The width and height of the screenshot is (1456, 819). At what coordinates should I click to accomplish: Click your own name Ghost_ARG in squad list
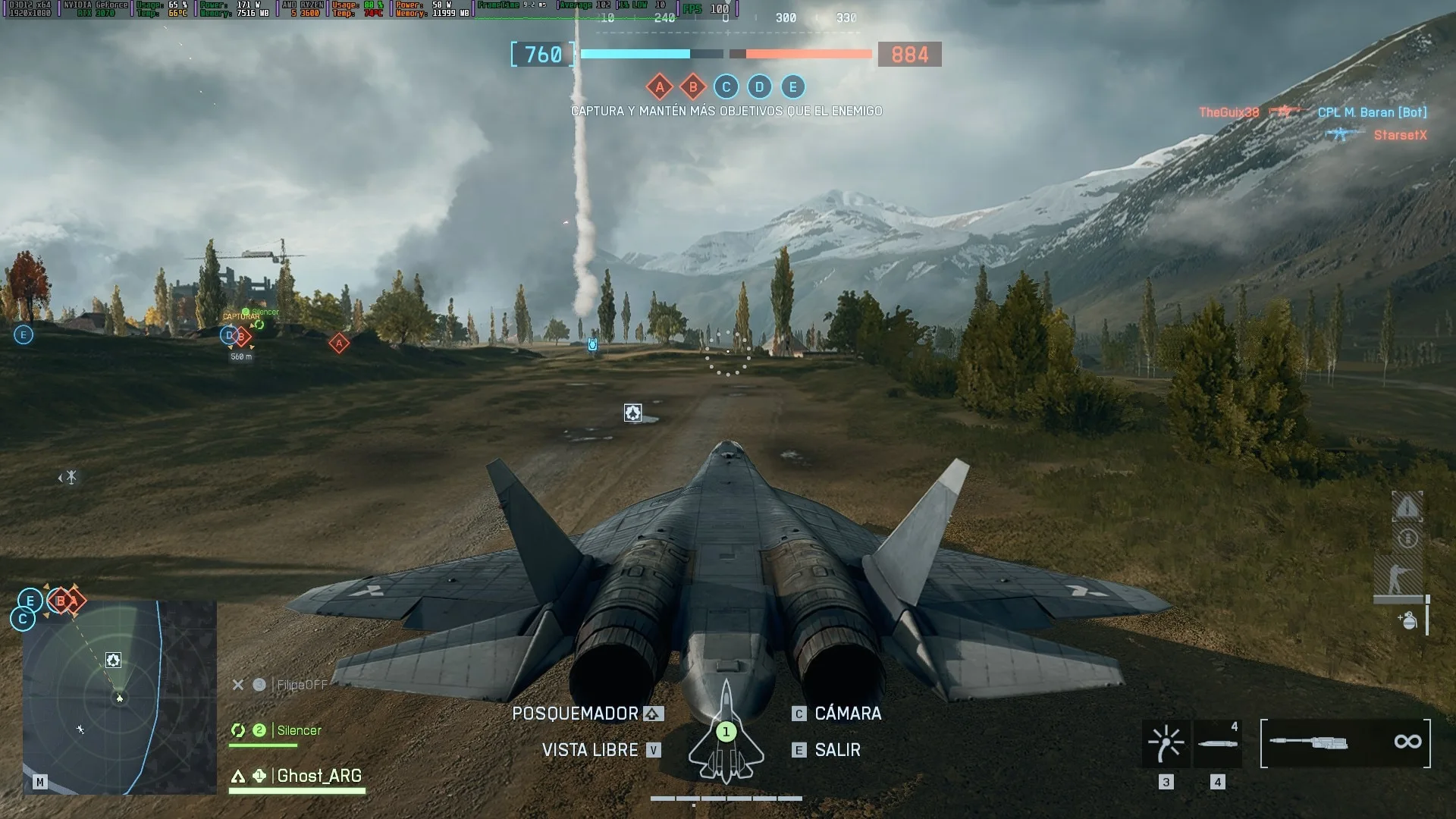pos(318,776)
